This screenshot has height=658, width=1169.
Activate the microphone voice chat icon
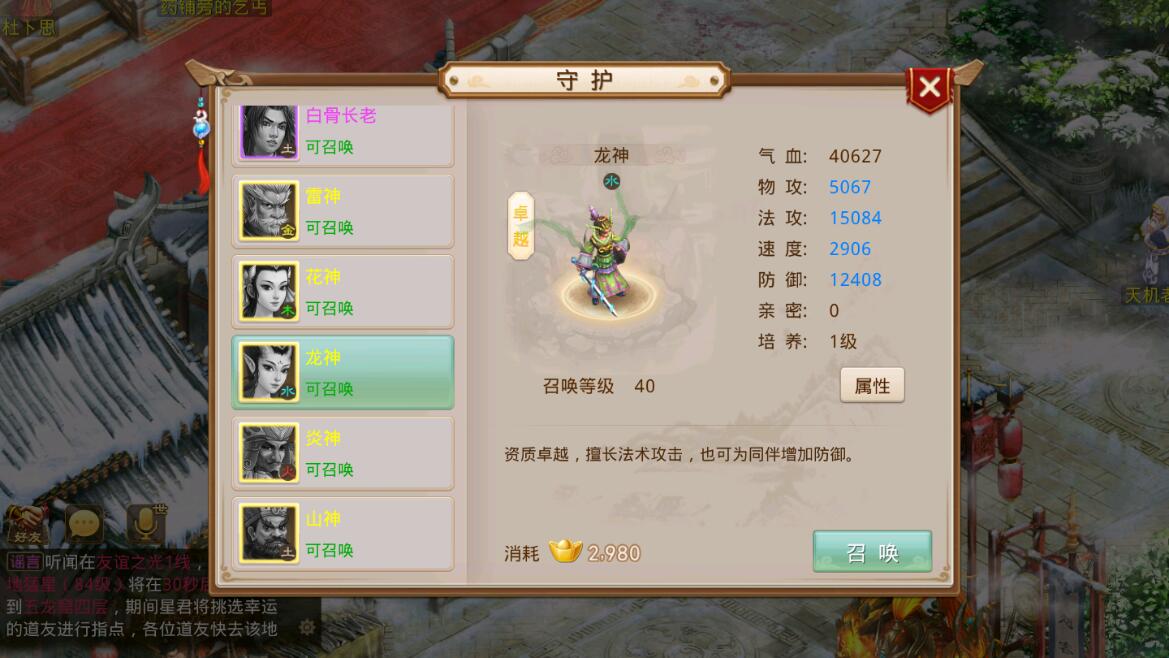point(146,522)
